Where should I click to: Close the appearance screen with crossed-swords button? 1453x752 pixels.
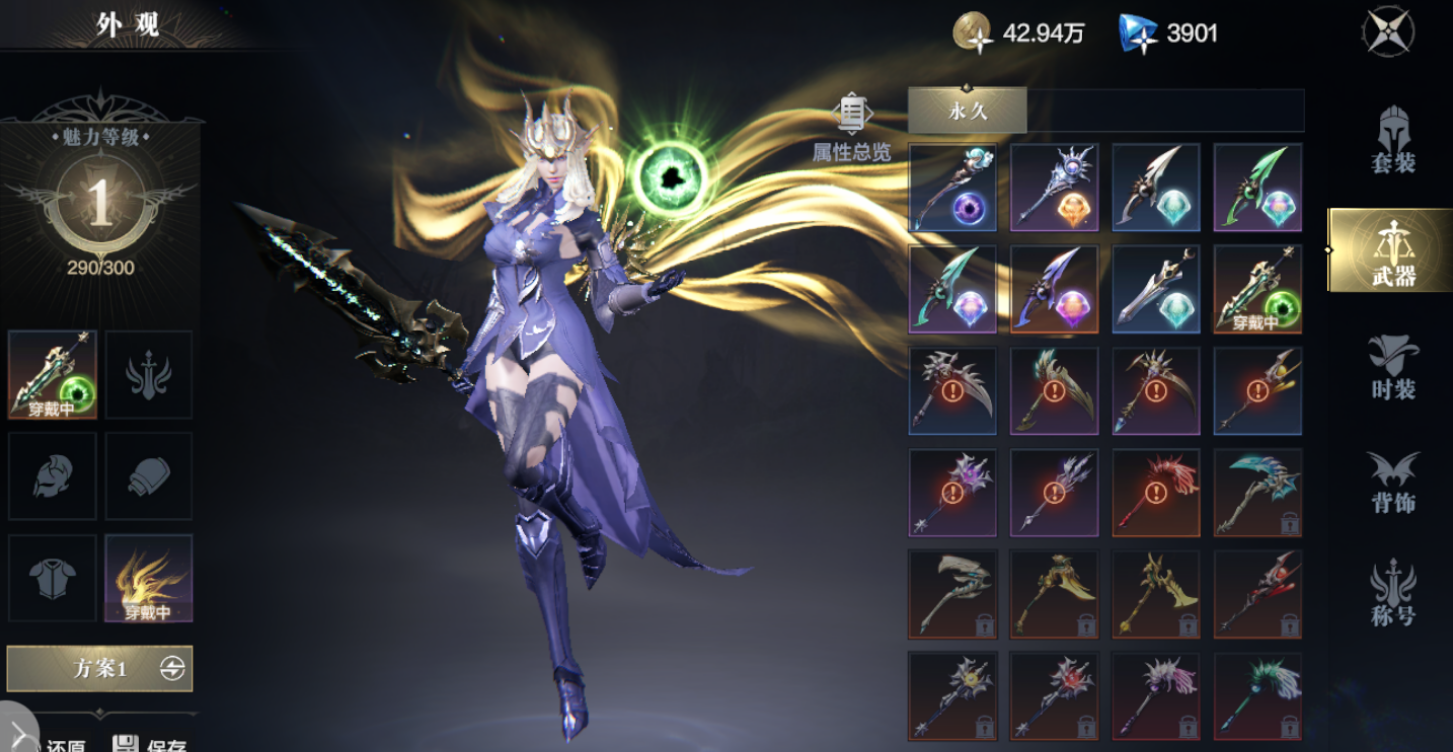coord(1387,32)
